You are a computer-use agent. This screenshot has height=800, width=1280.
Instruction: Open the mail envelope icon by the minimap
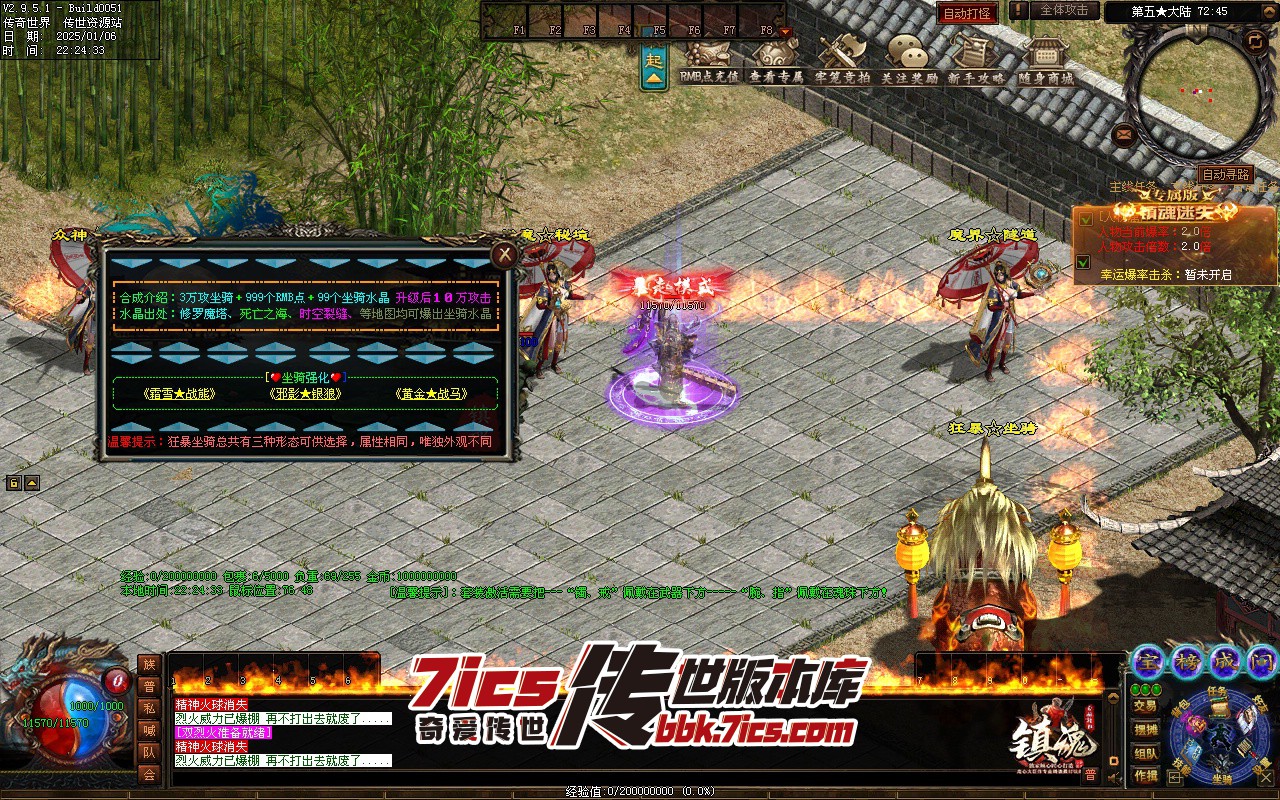[1123, 133]
